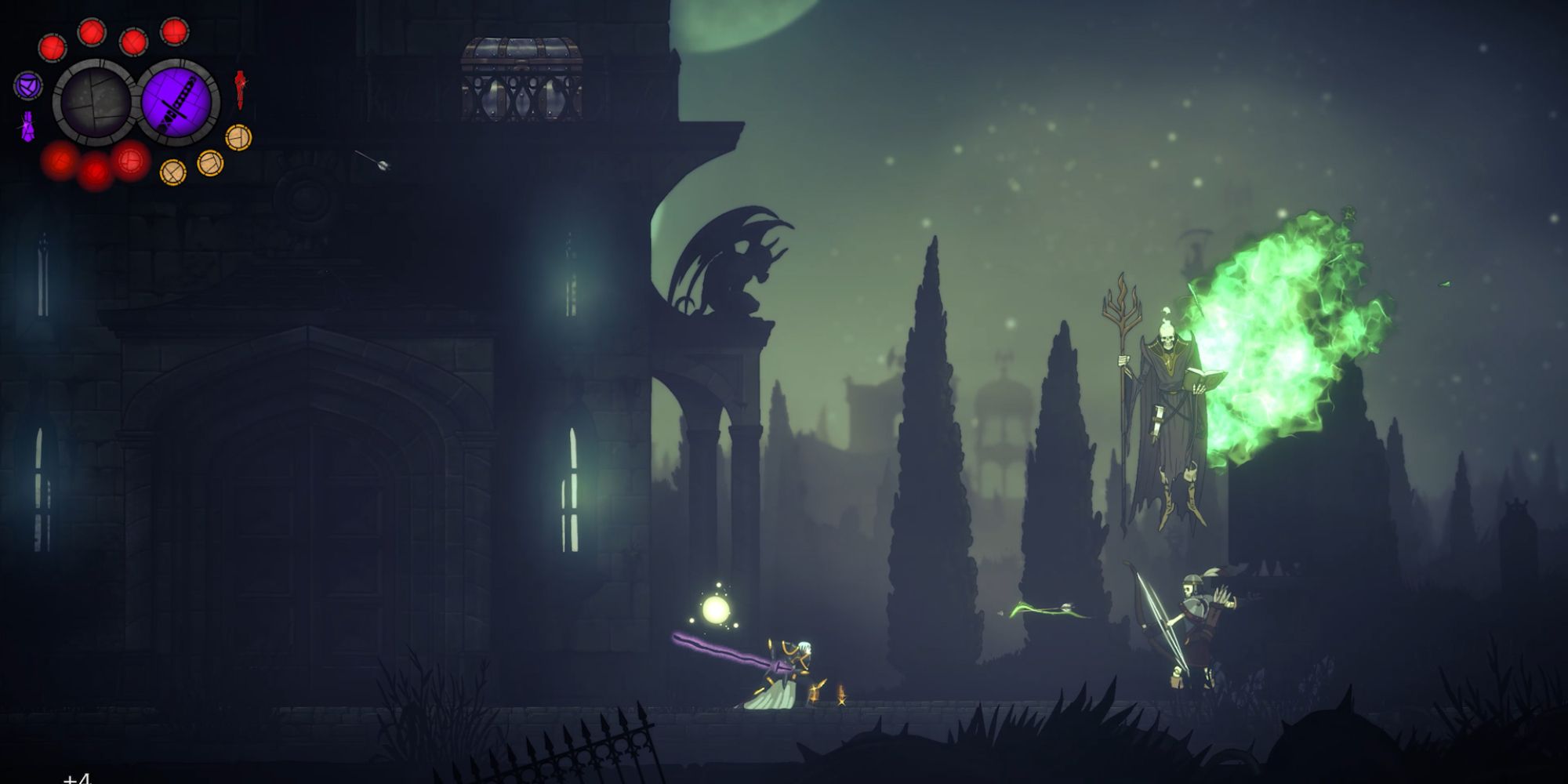
Task: Click the purple crystal icon below the shield emblem
Action: click(27, 125)
